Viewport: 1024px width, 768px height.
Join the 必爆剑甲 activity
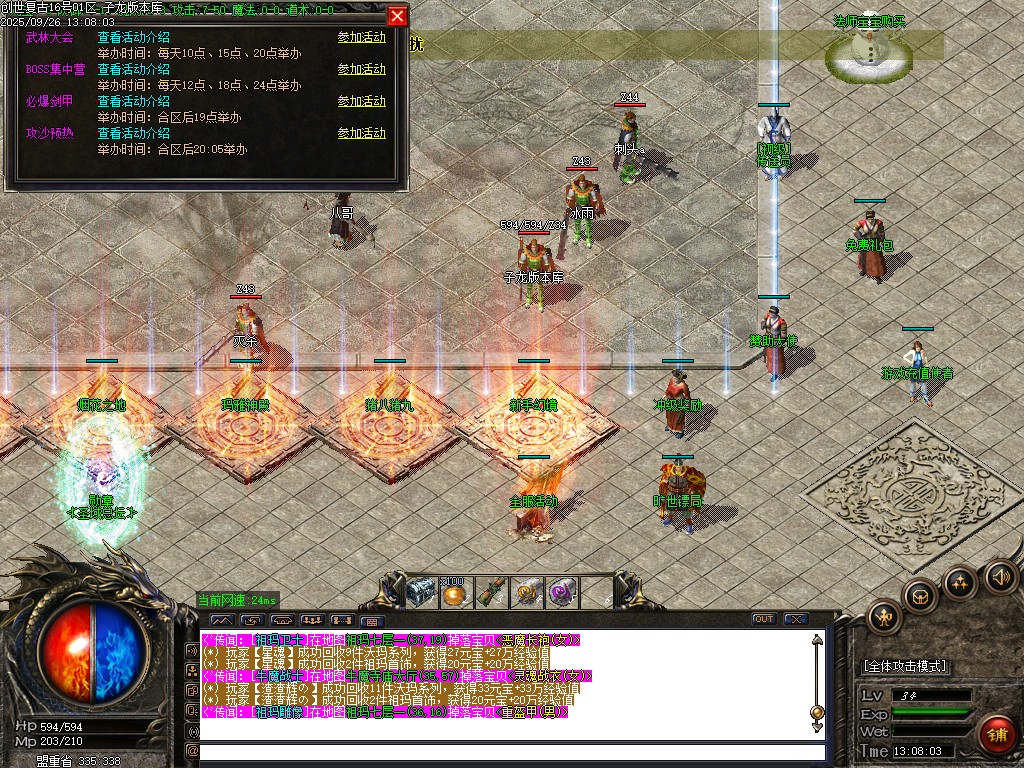pyautogui.click(x=361, y=102)
